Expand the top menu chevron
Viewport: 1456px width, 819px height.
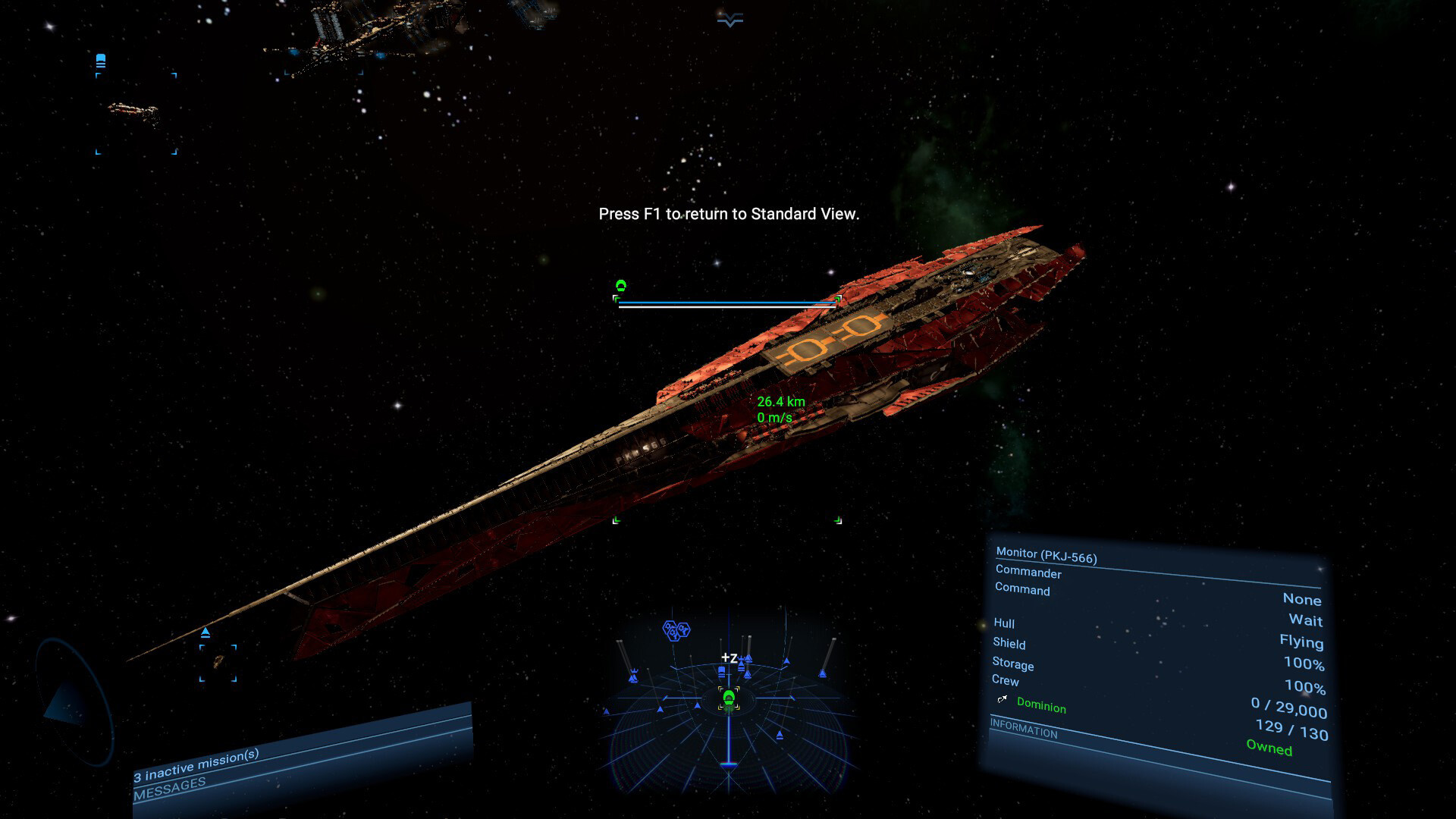730,20
